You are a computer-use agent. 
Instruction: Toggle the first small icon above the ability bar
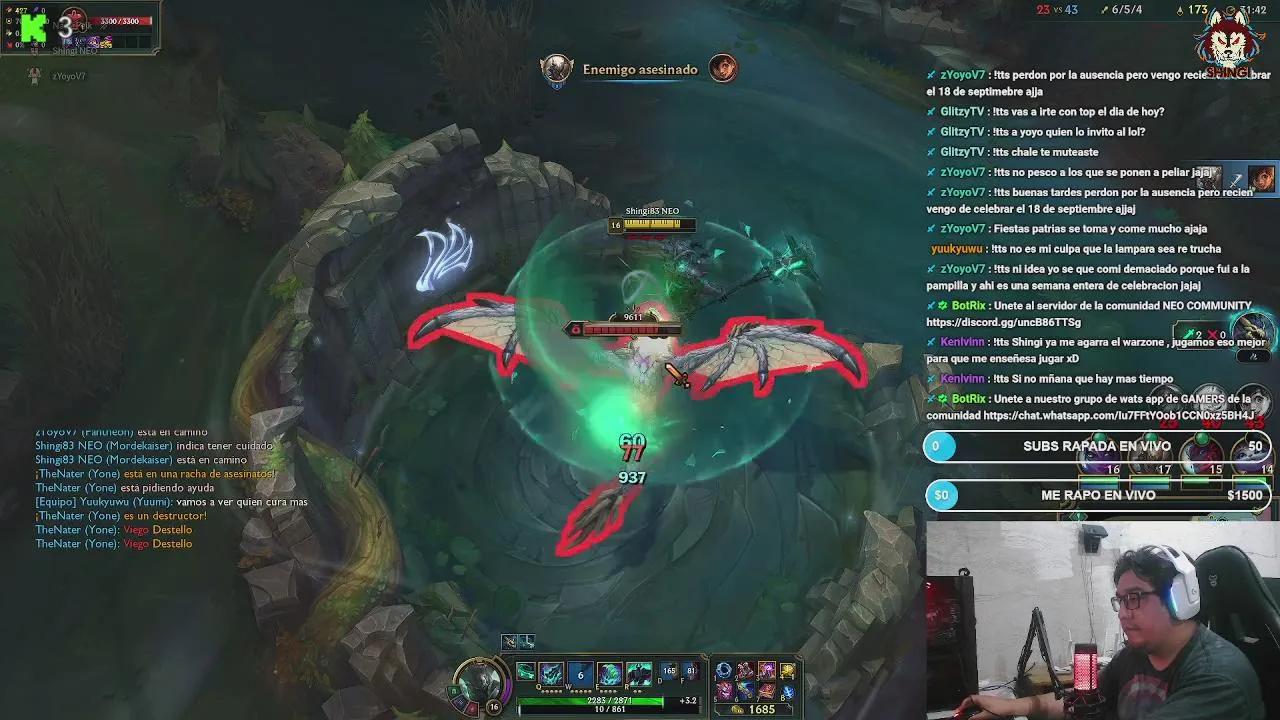point(510,642)
